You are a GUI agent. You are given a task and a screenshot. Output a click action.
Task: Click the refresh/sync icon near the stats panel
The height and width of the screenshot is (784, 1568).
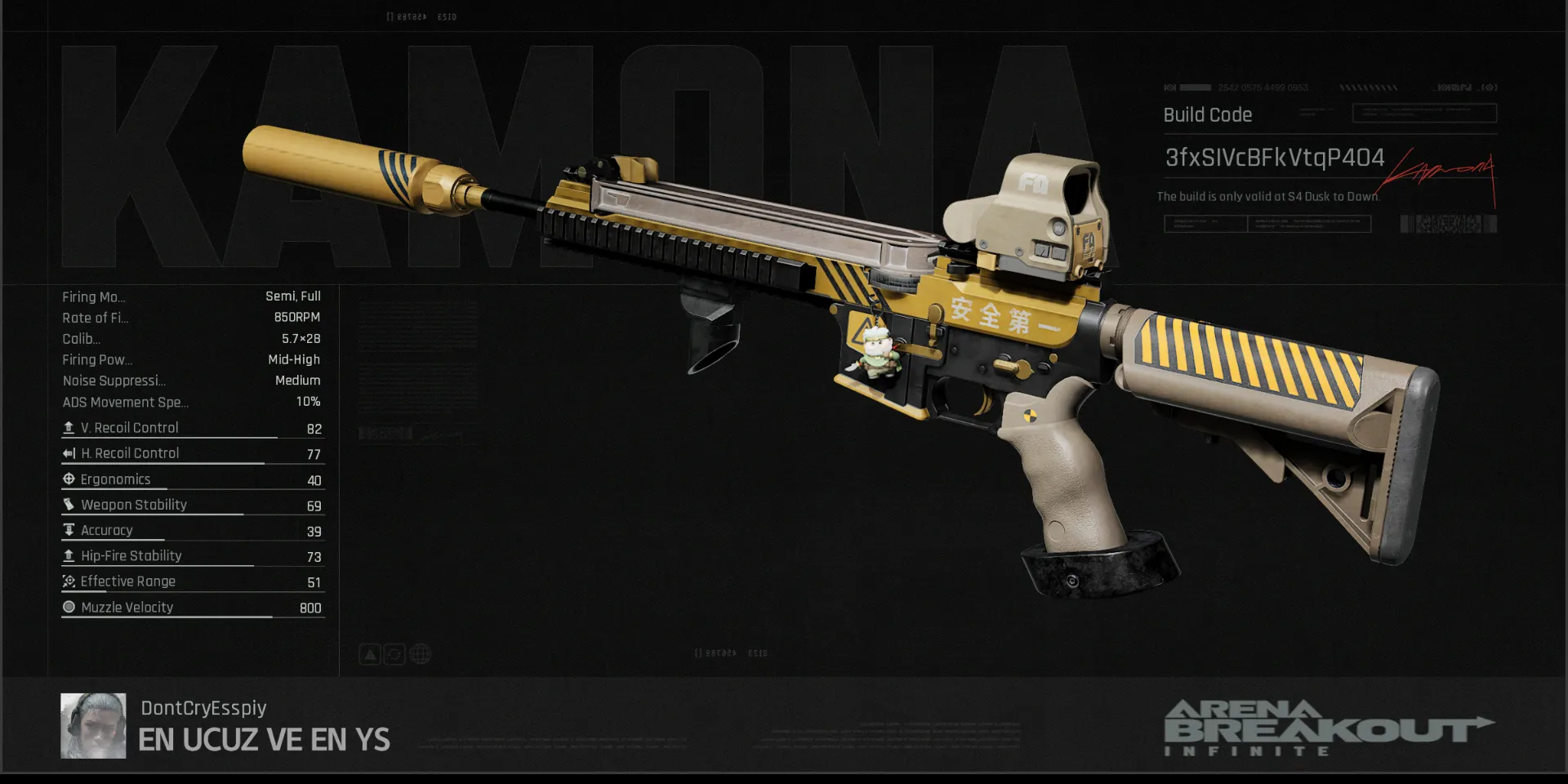pos(394,653)
